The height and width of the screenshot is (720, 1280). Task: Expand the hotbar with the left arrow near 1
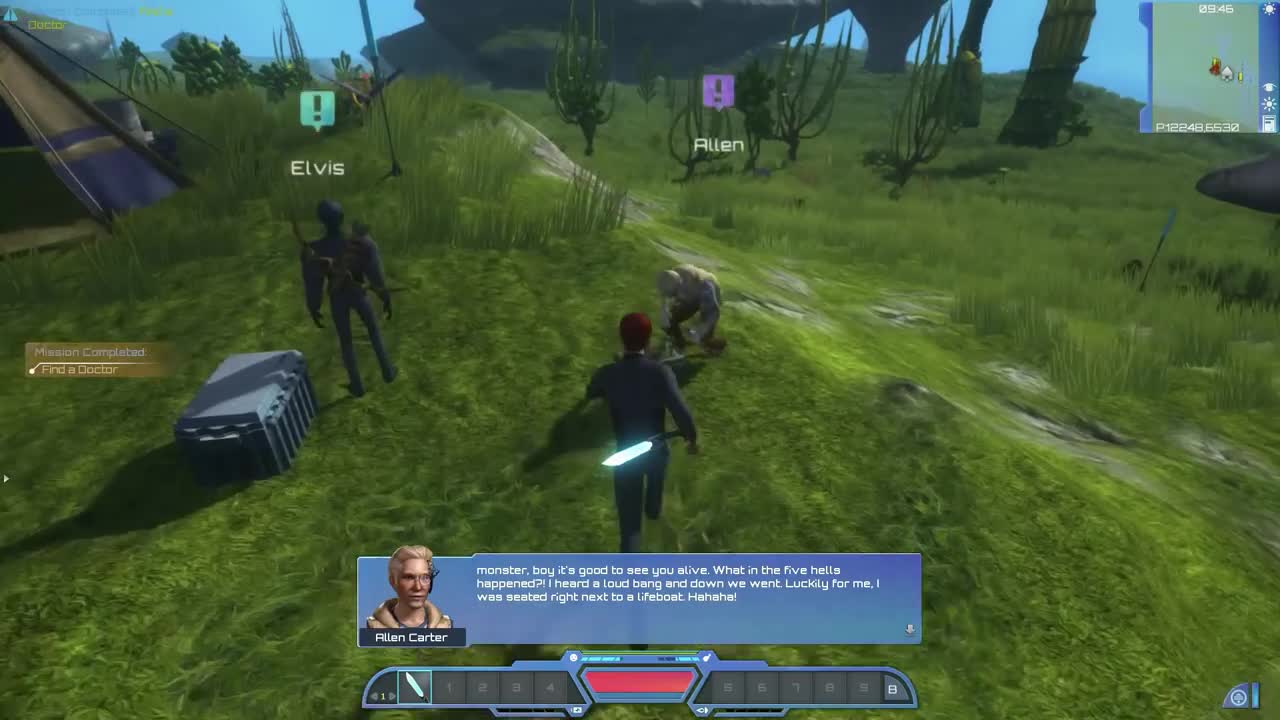pyautogui.click(x=373, y=696)
